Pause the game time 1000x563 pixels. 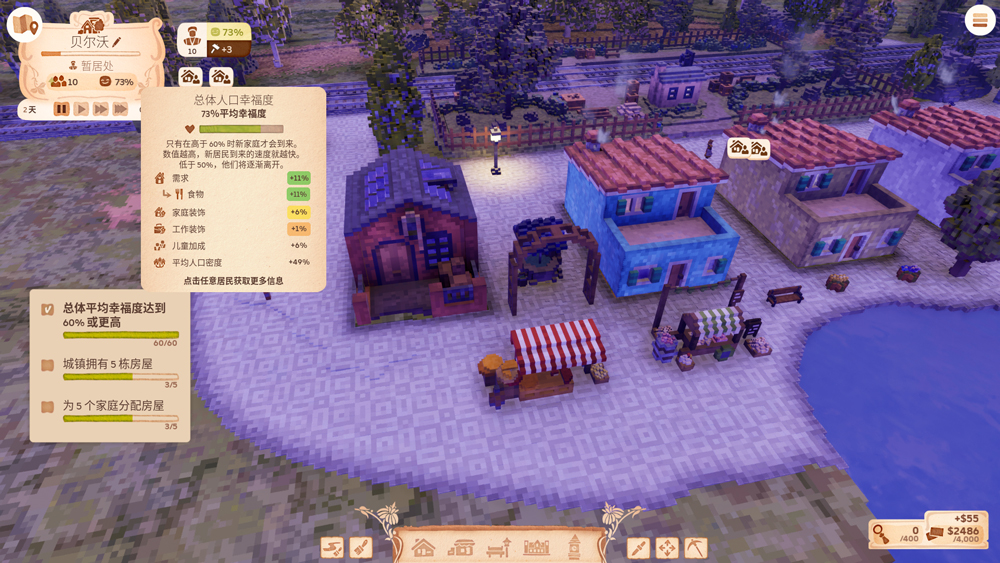coord(62,109)
